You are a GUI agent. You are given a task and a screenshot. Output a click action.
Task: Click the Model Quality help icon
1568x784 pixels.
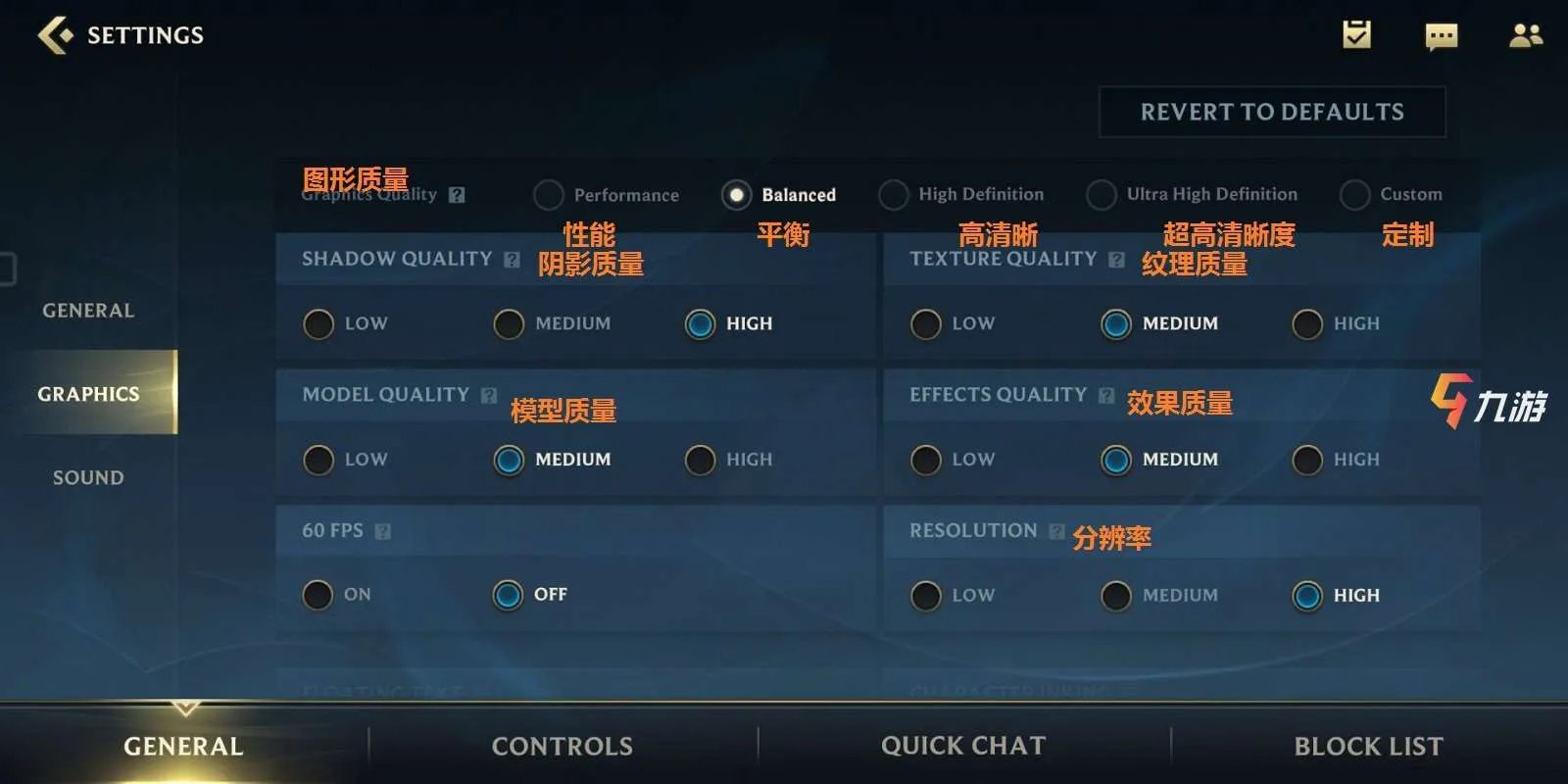tap(488, 394)
